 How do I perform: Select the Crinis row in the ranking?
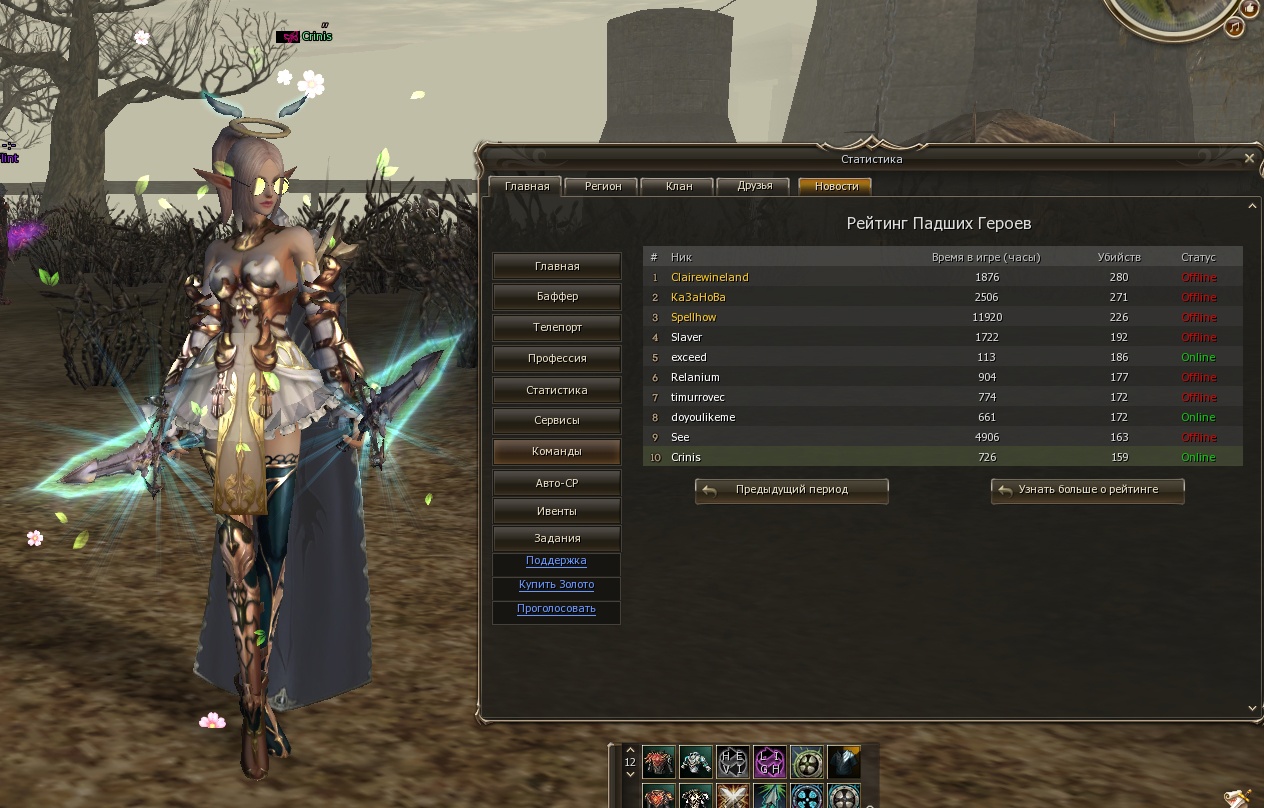click(x=686, y=457)
